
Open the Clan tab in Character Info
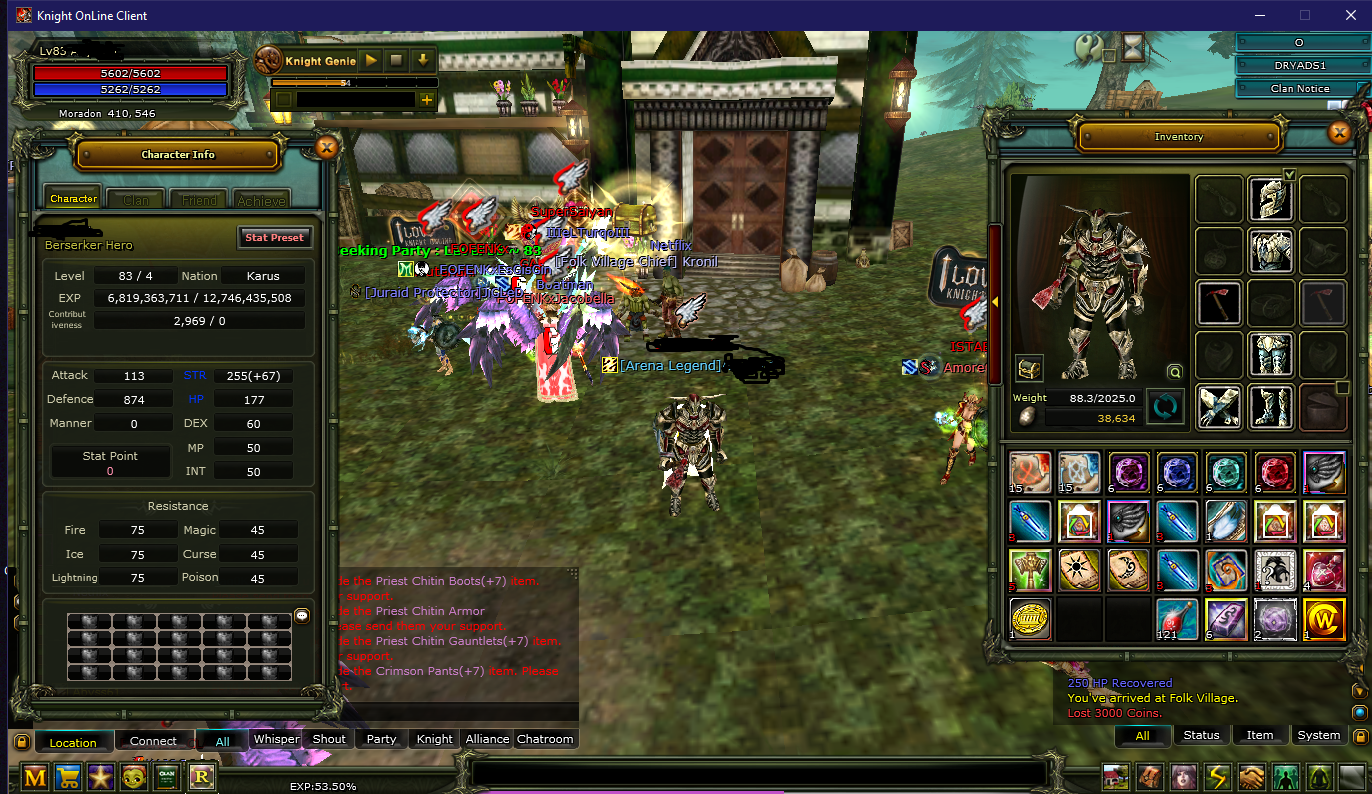135,199
